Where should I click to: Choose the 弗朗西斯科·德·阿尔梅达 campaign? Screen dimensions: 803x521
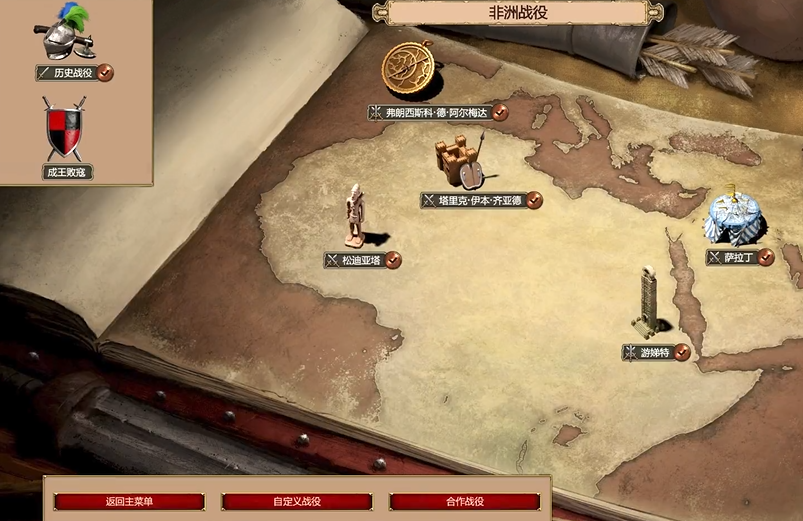coord(437,113)
